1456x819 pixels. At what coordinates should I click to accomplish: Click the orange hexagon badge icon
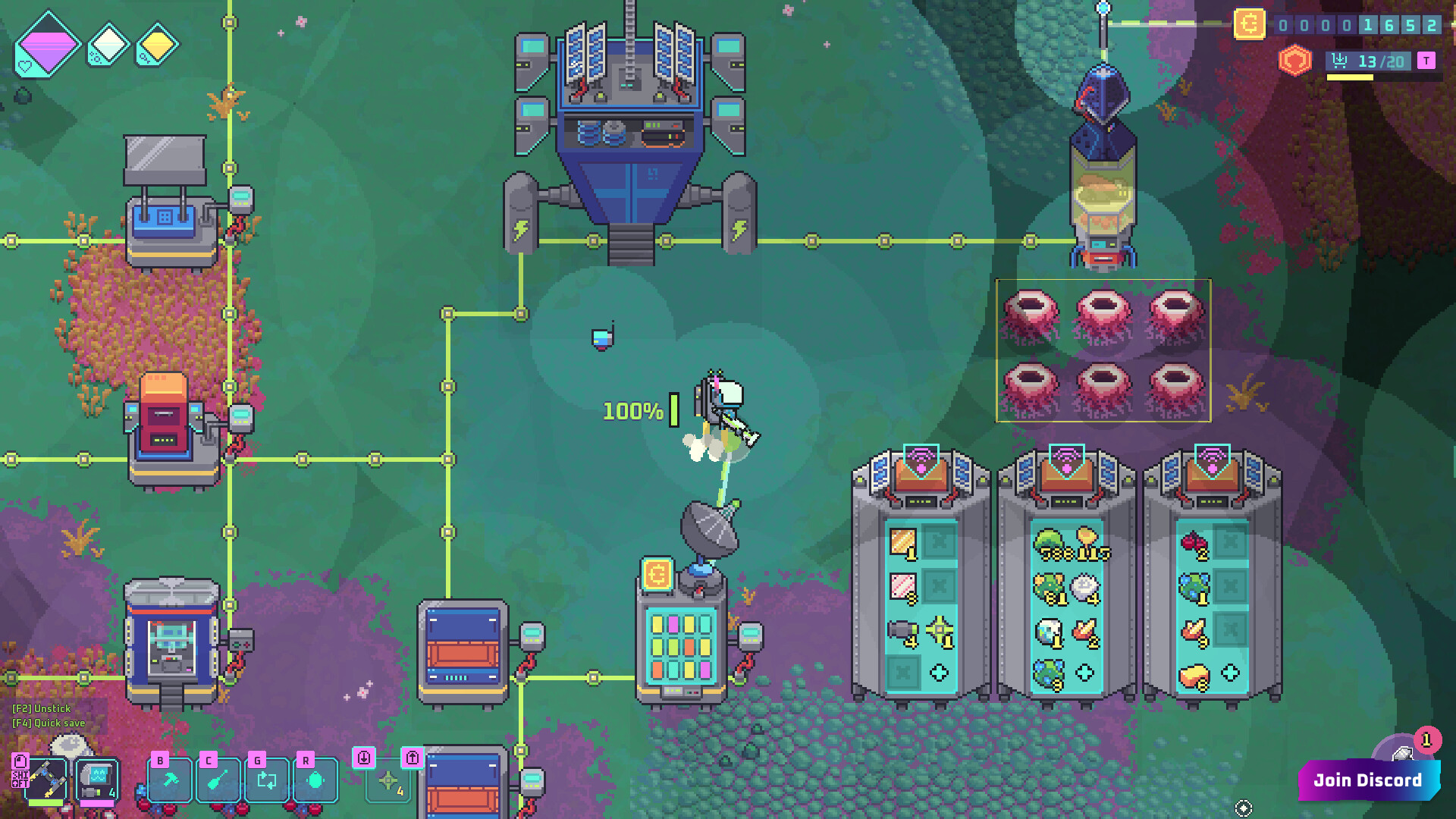[x=1294, y=59]
